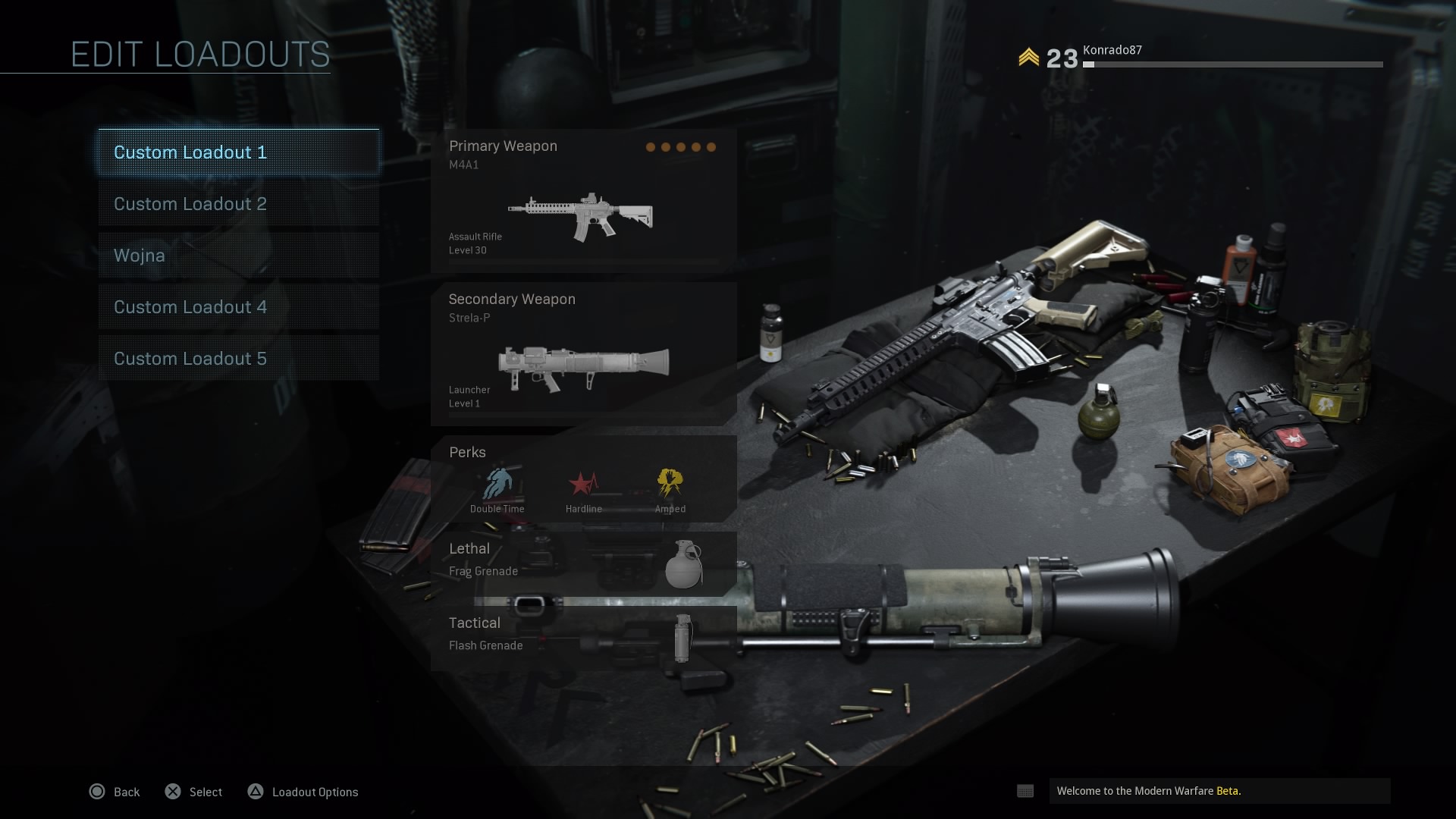The height and width of the screenshot is (819, 1456).
Task: Open the M4A1 Primary Weapon panel
Action: pyautogui.click(x=583, y=201)
